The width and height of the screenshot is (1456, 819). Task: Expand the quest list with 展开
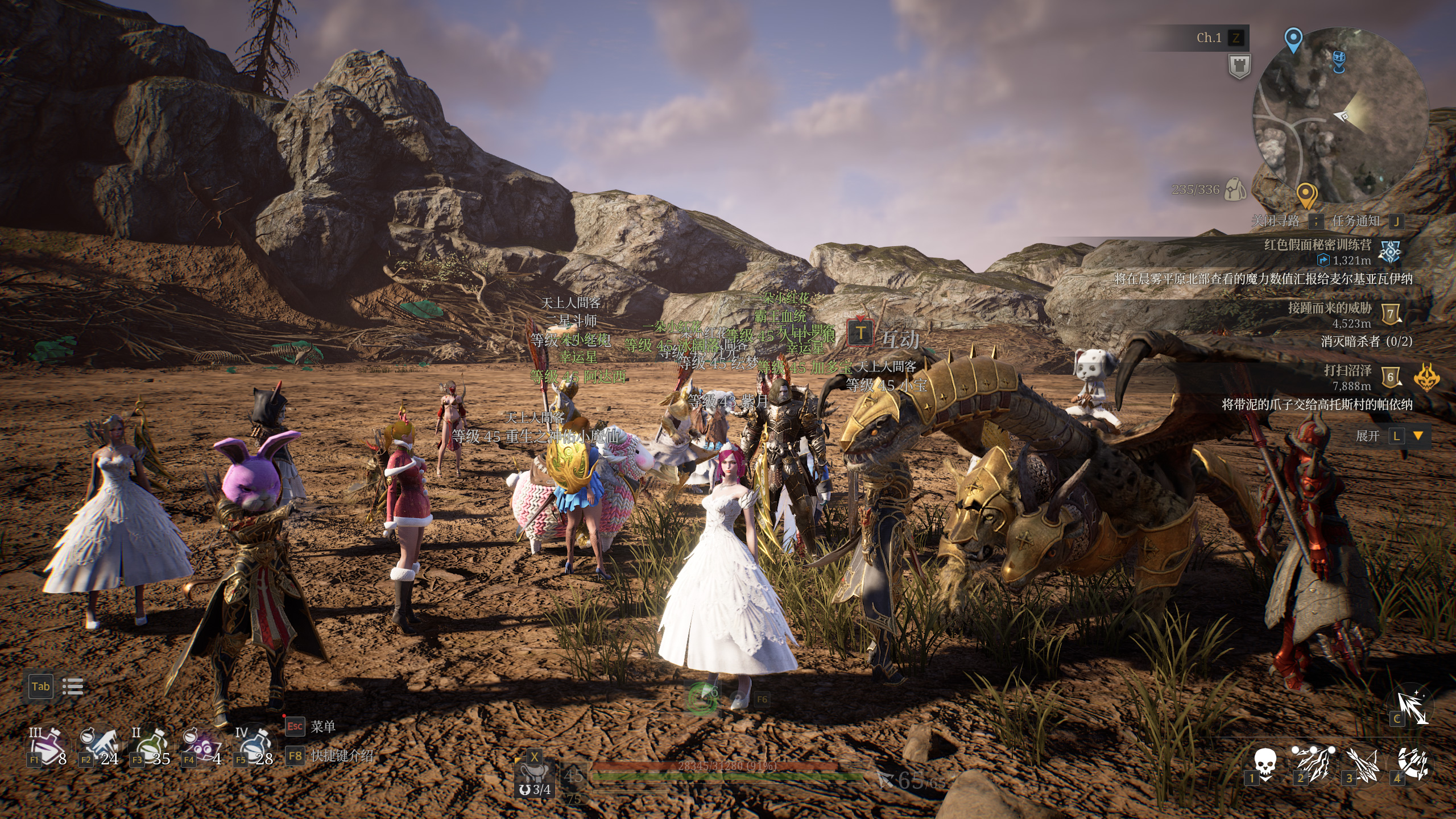(x=1367, y=436)
